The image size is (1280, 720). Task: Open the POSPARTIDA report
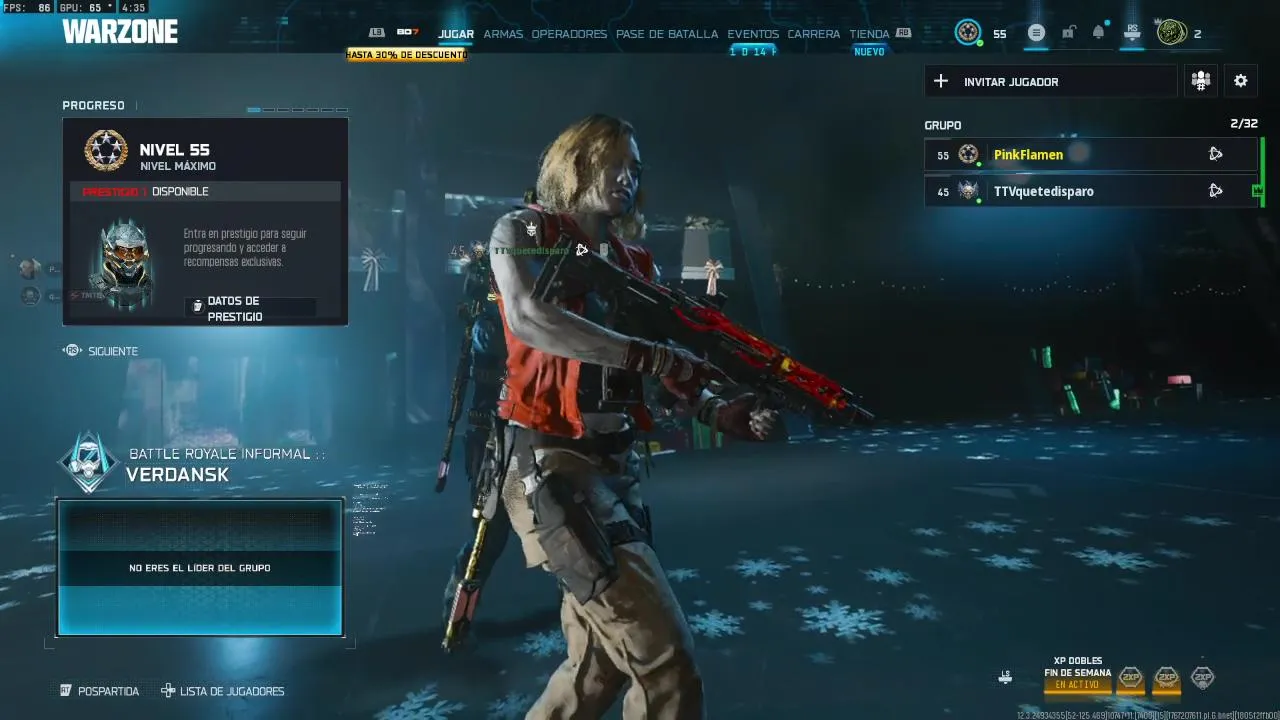(108, 691)
